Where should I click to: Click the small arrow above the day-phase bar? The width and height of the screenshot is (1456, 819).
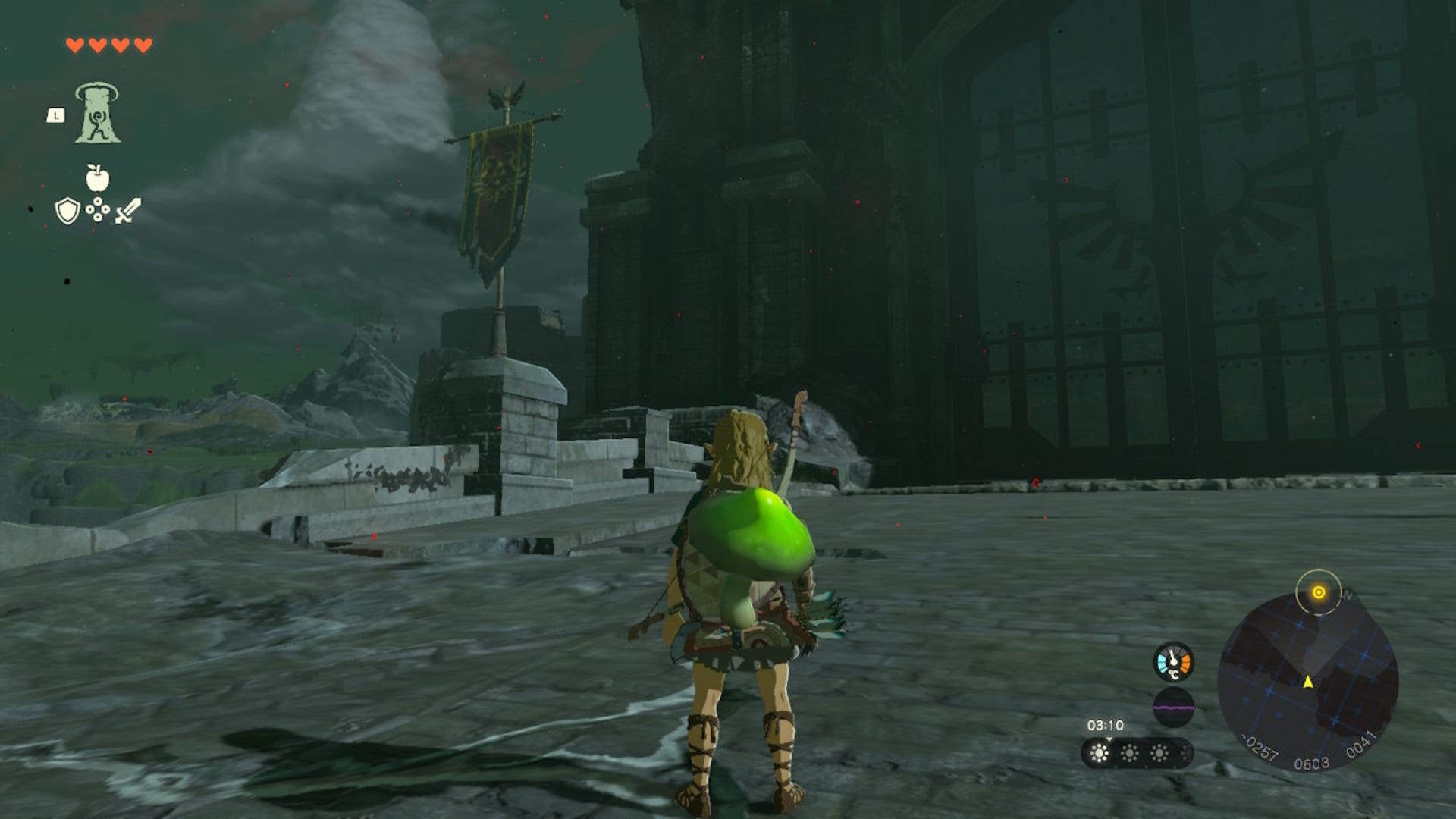click(1109, 739)
